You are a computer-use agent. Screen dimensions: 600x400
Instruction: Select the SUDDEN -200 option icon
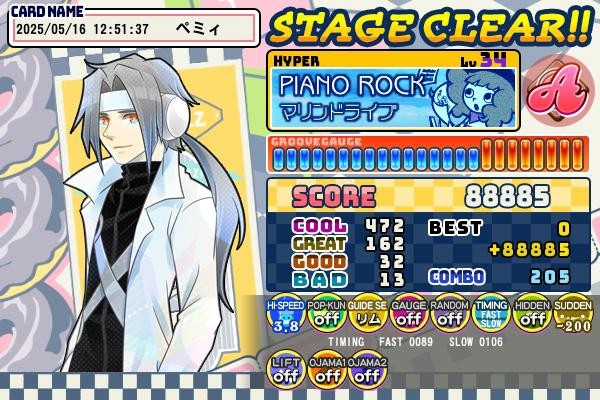572,316
